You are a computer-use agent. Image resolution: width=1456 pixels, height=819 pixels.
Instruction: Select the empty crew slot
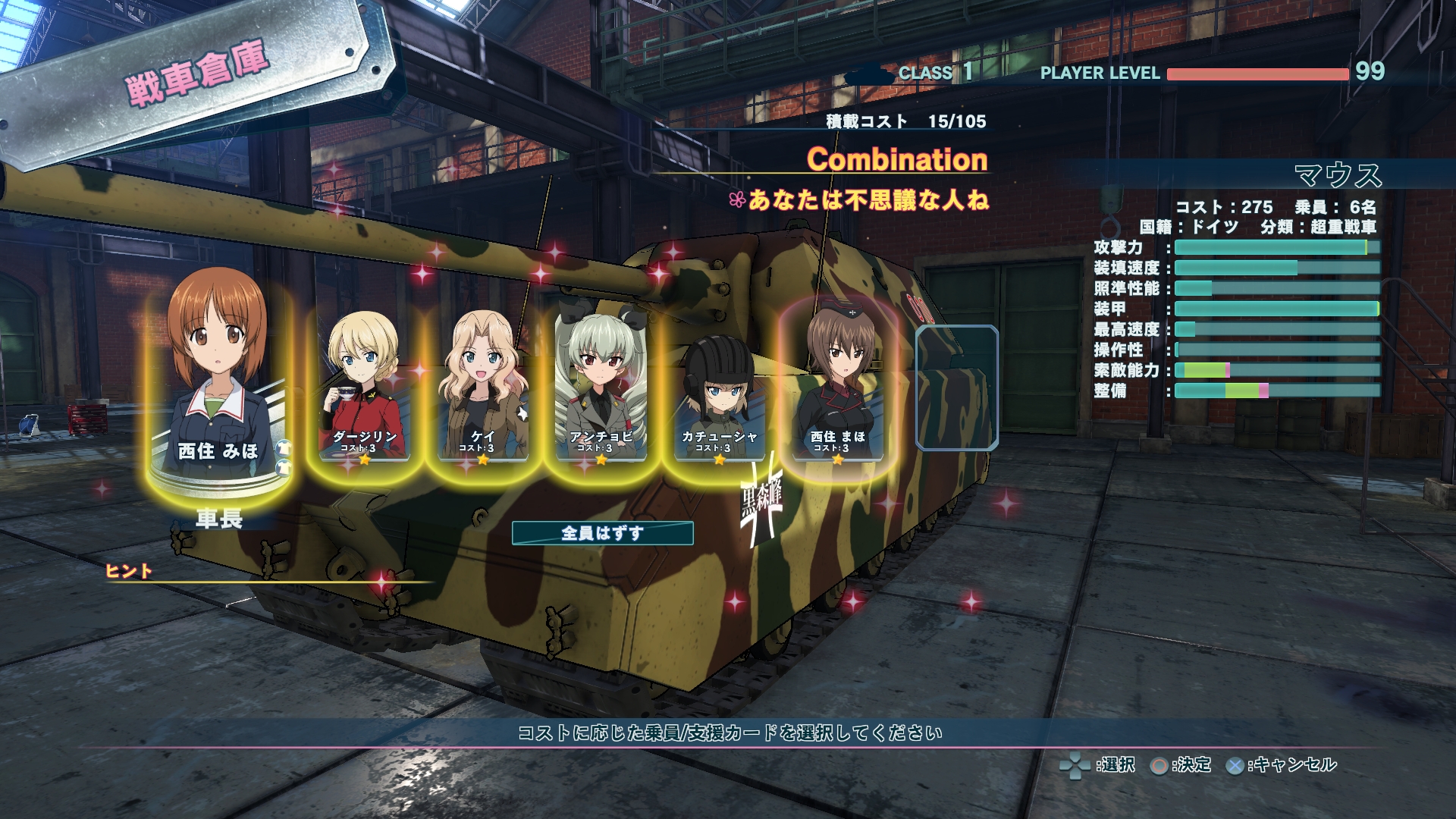(956, 387)
